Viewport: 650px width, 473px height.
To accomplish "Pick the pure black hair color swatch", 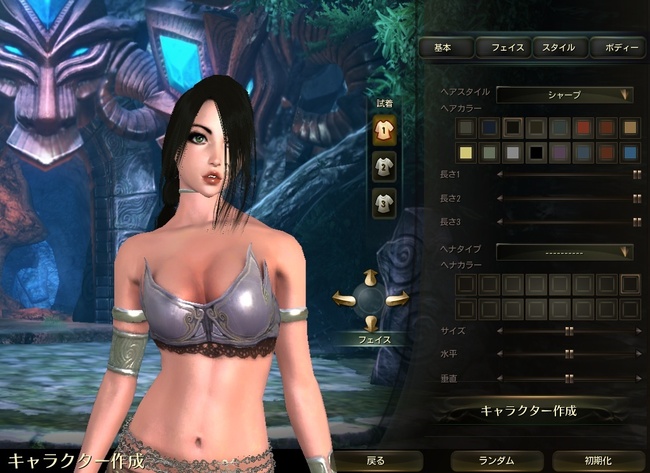I will point(536,152).
